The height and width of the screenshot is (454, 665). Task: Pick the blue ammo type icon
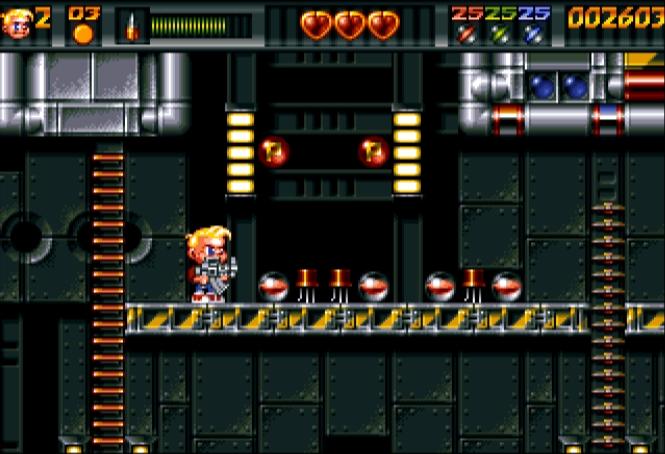534,34
